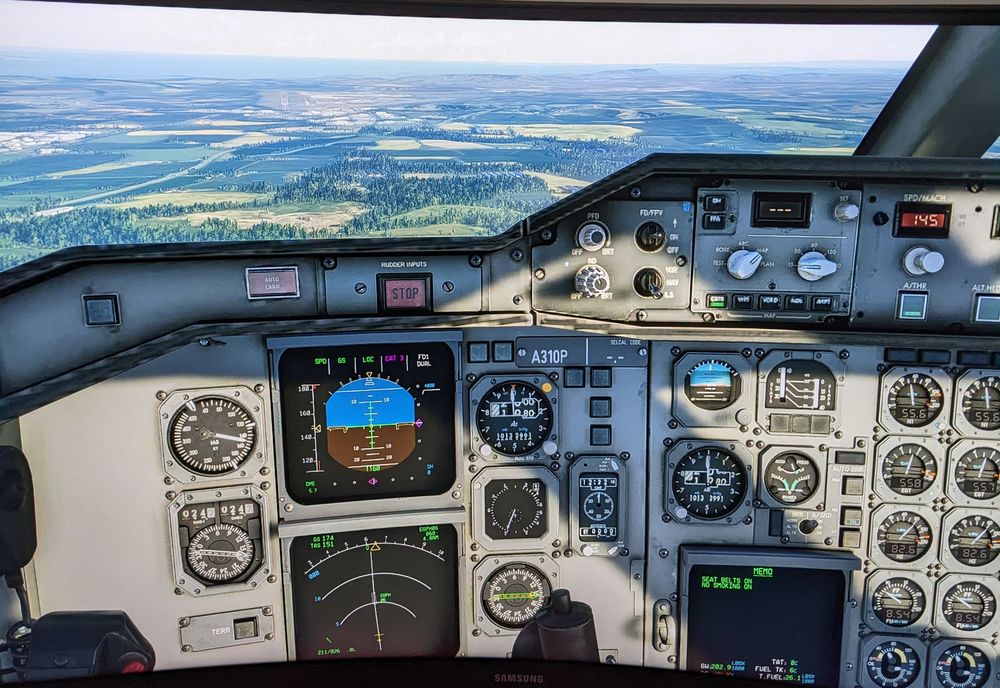
Task: Click the ROSE/ARC/MAP/PLAN mode selector knob
Action: coord(743,263)
